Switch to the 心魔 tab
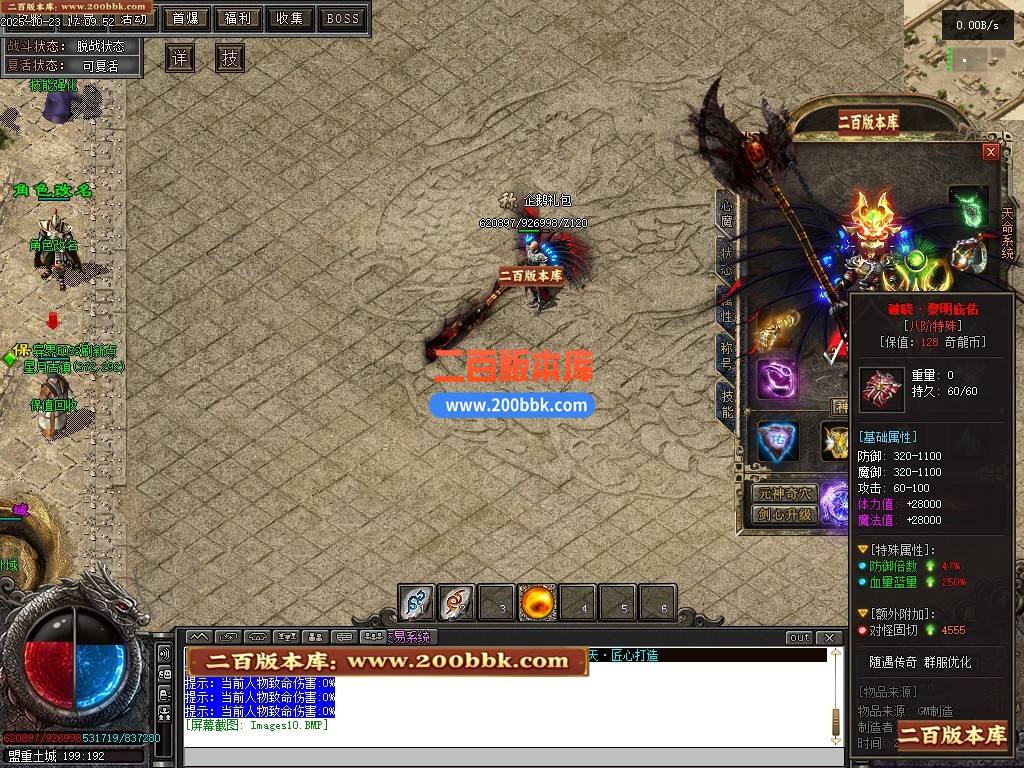 727,212
